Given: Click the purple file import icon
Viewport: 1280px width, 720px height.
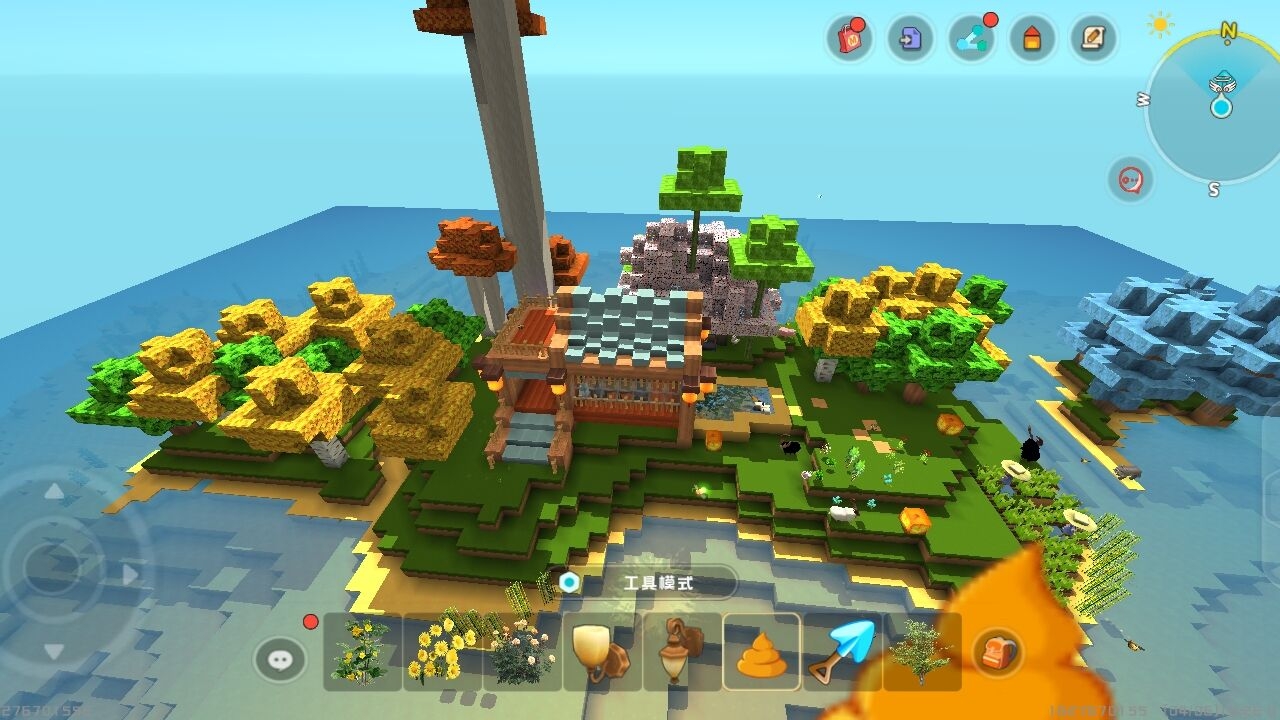Looking at the screenshot, I should (x=910, y=39).
